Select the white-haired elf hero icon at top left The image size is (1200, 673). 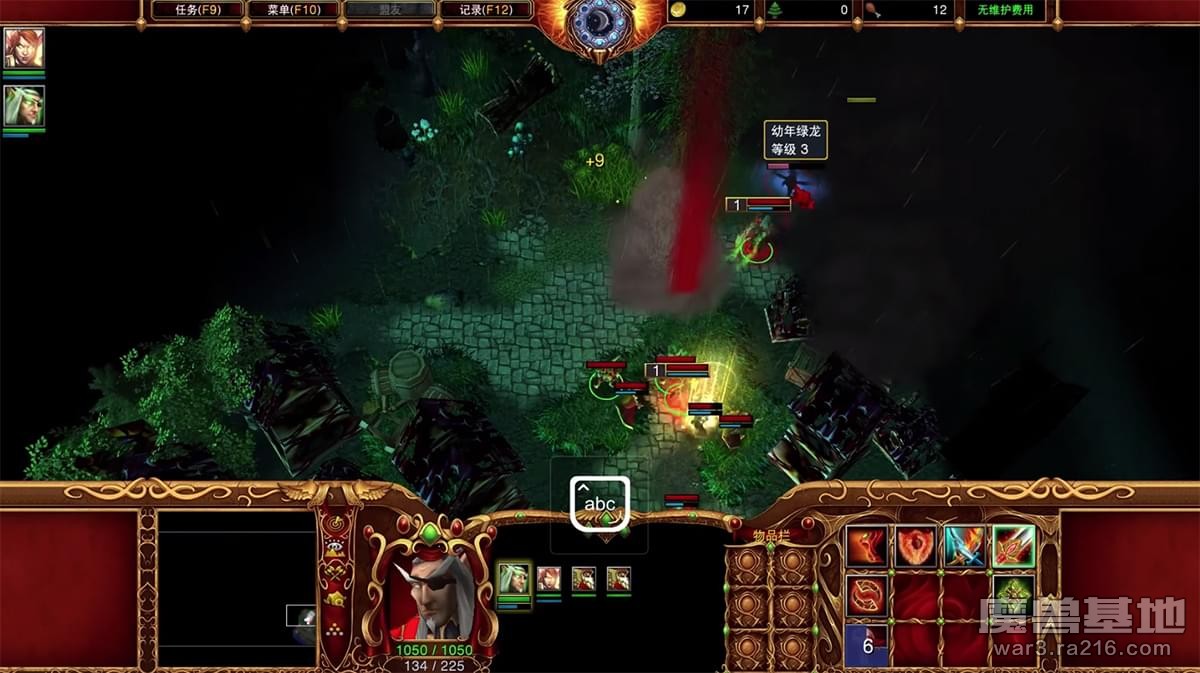(x=23, y=106)
